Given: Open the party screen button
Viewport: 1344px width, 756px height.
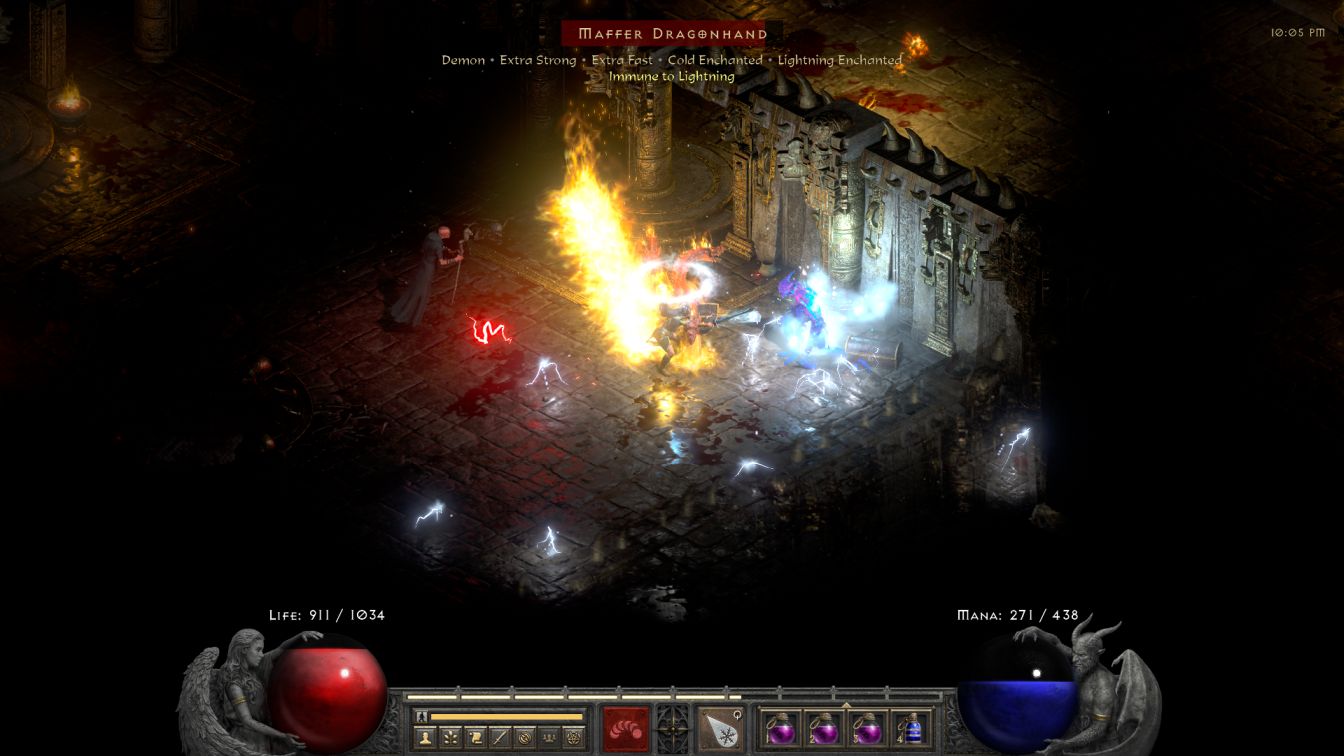Looking at the screenshot, I should click(549, 738).
